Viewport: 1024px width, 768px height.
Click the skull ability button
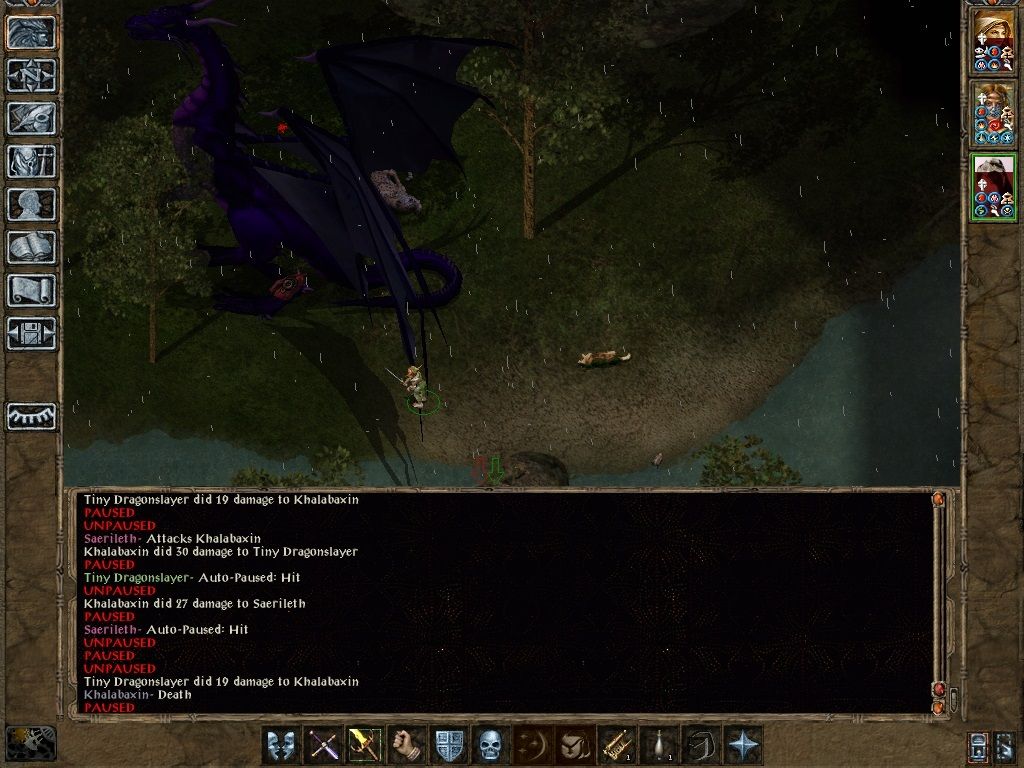[x=490, y=746]
